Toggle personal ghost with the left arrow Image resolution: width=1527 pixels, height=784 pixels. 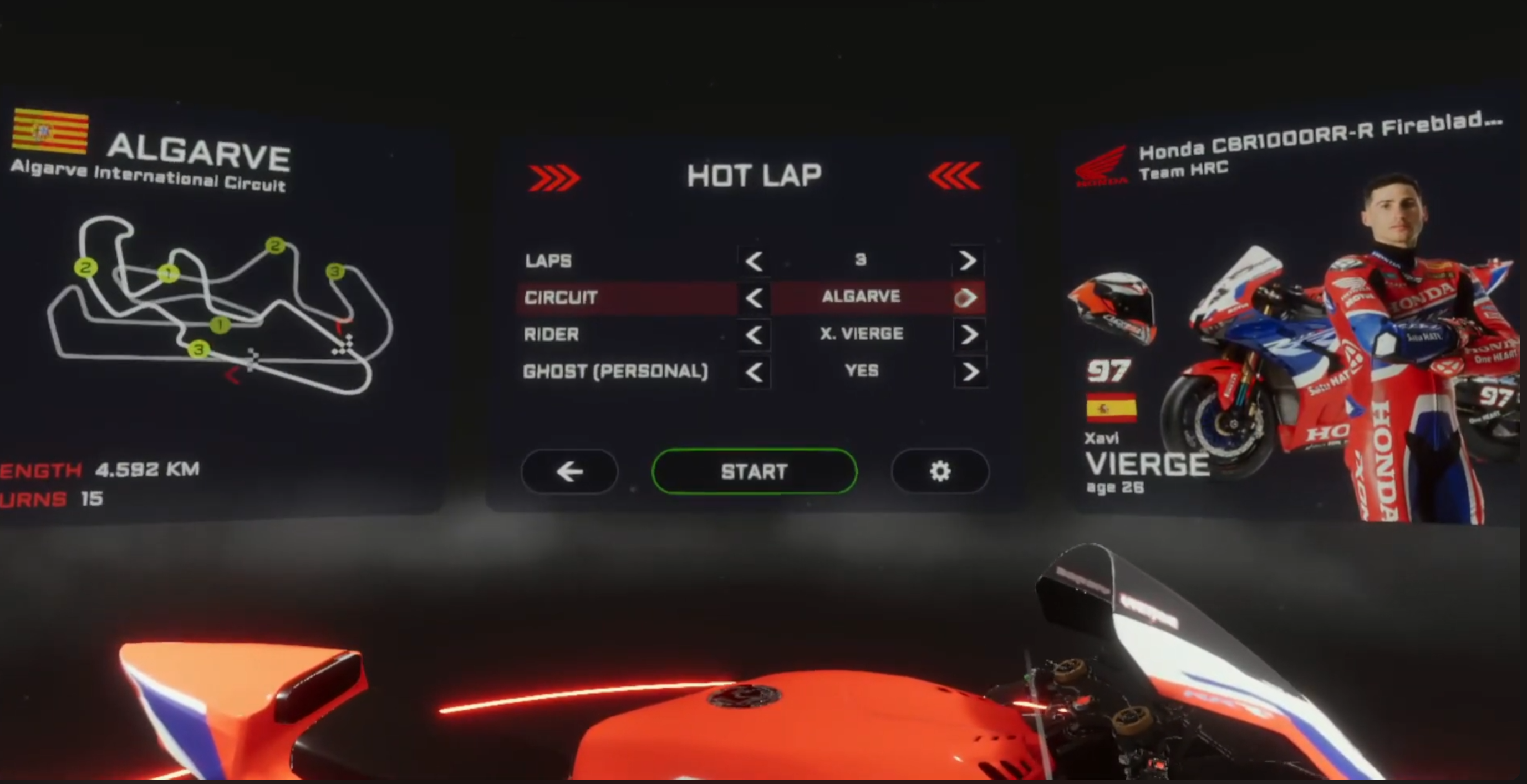[x=754, y=372]
